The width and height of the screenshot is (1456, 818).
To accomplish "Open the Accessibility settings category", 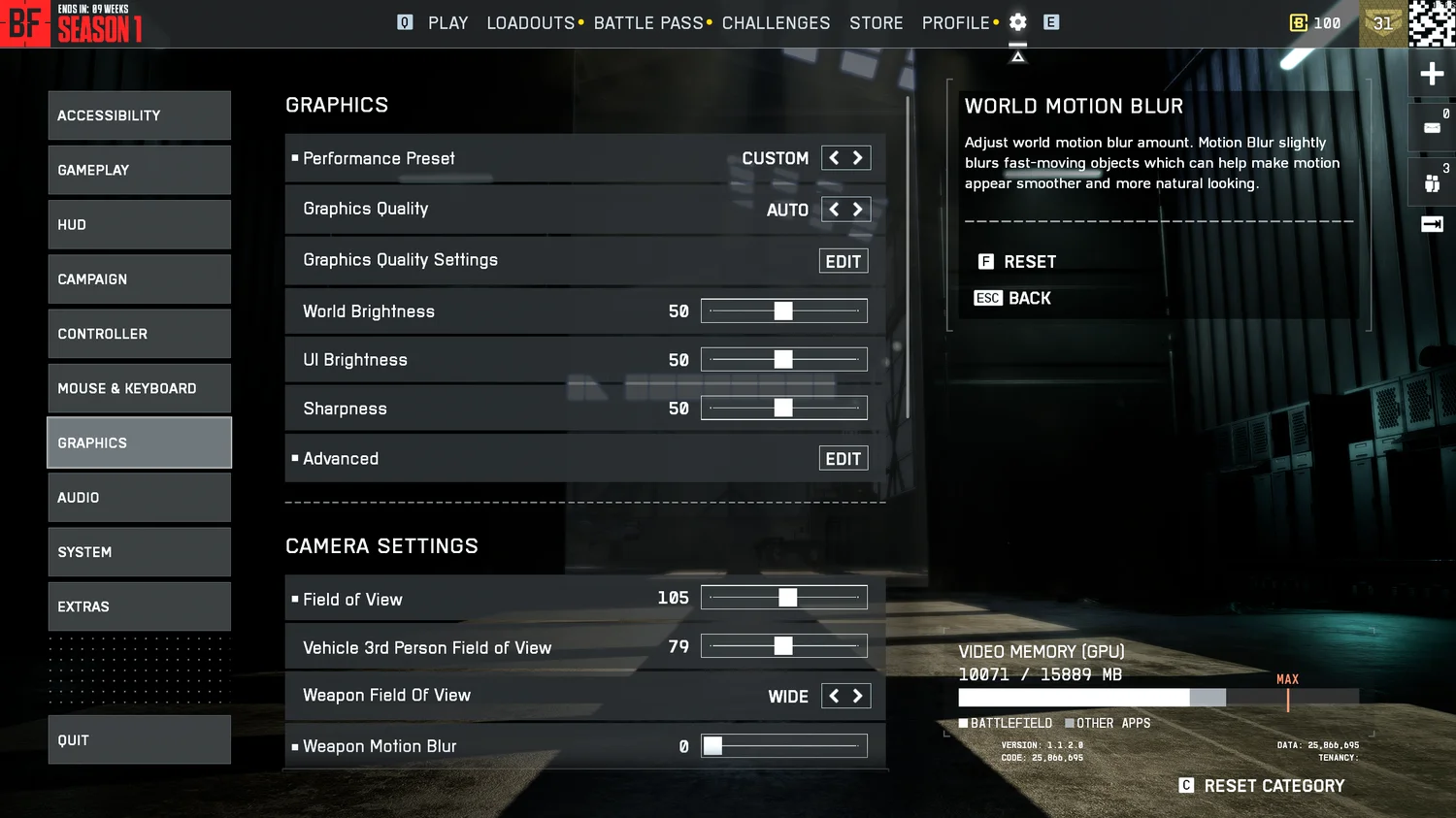I will (139, 115).
